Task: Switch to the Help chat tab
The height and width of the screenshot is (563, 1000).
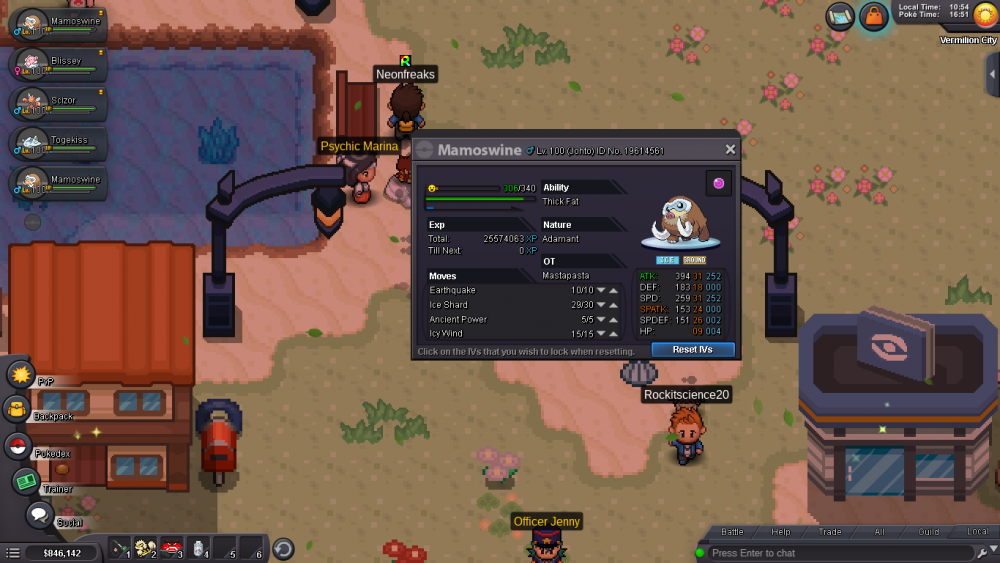Action: [781, 532]
